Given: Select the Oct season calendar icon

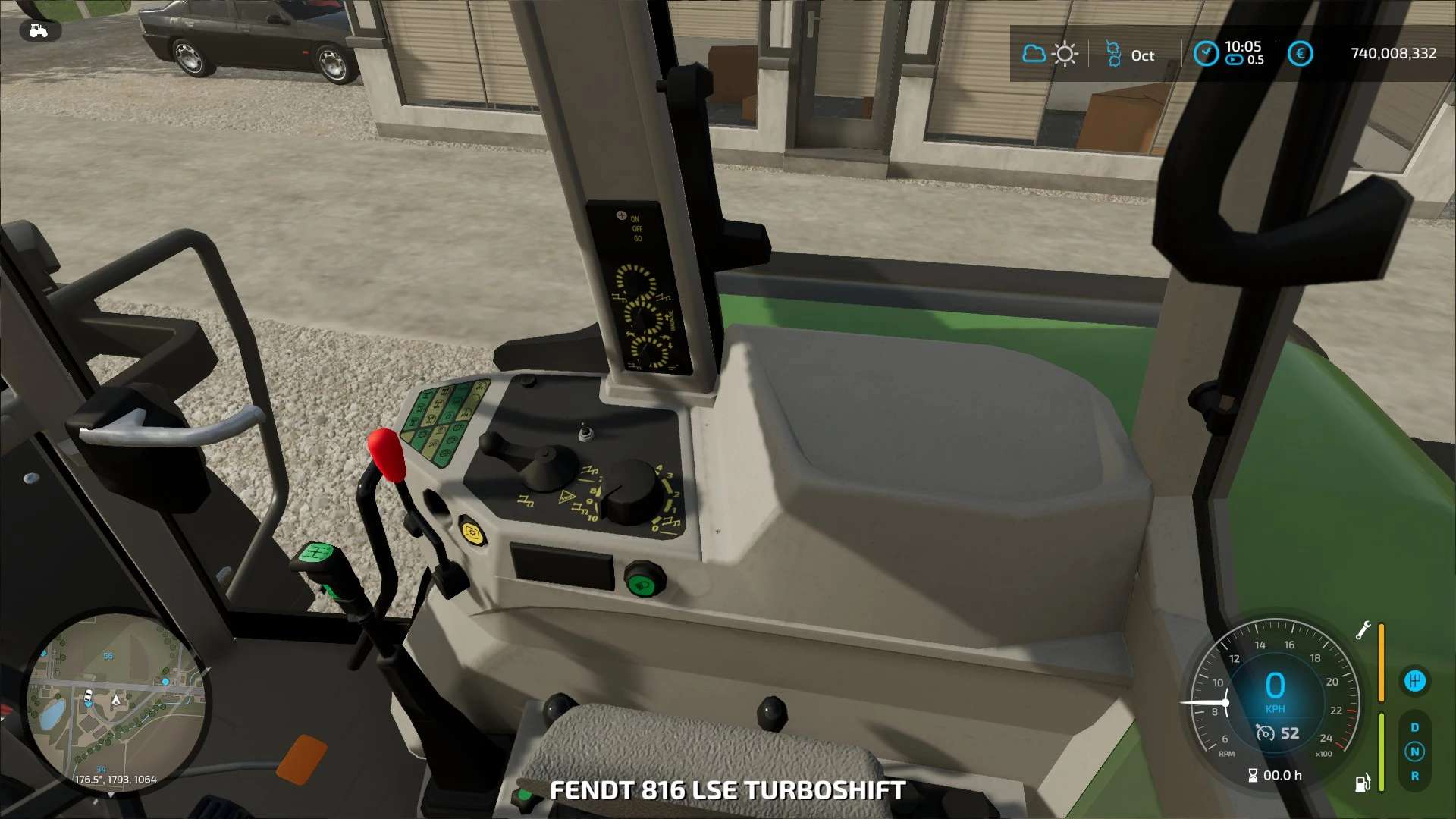Looking at the screenshot, I should (x=1113, y=54).
